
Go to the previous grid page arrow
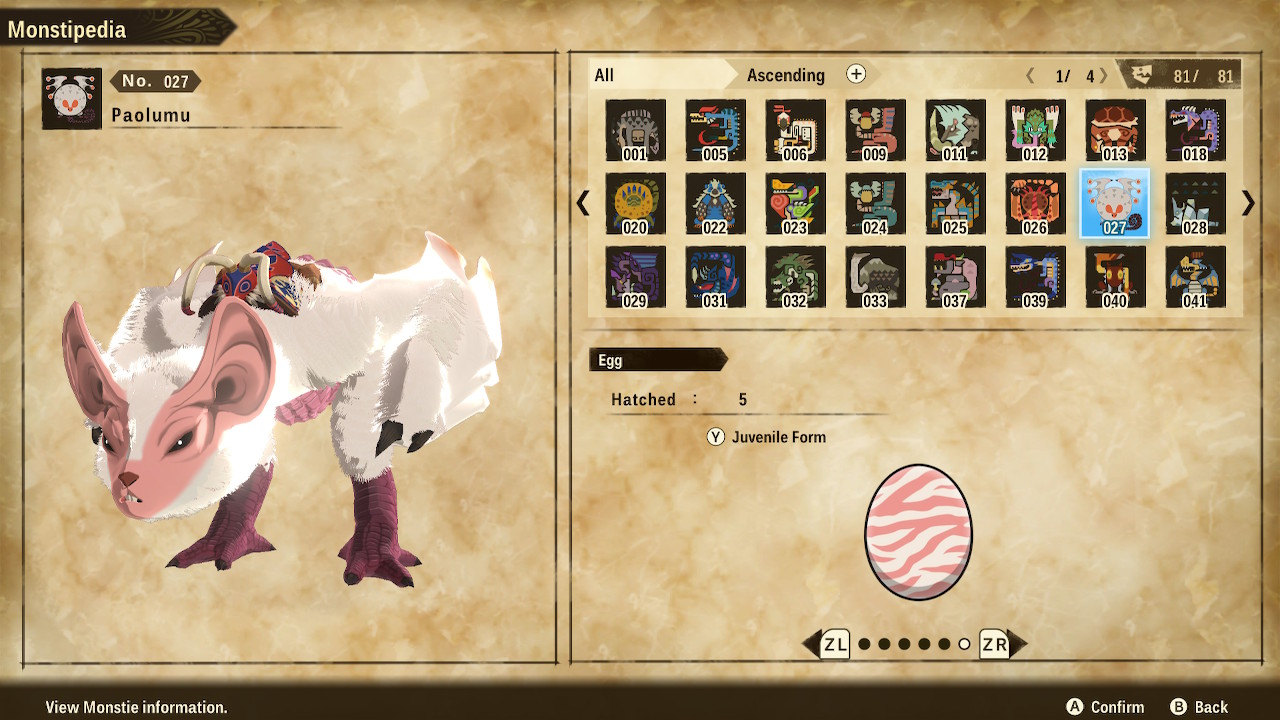583,203
